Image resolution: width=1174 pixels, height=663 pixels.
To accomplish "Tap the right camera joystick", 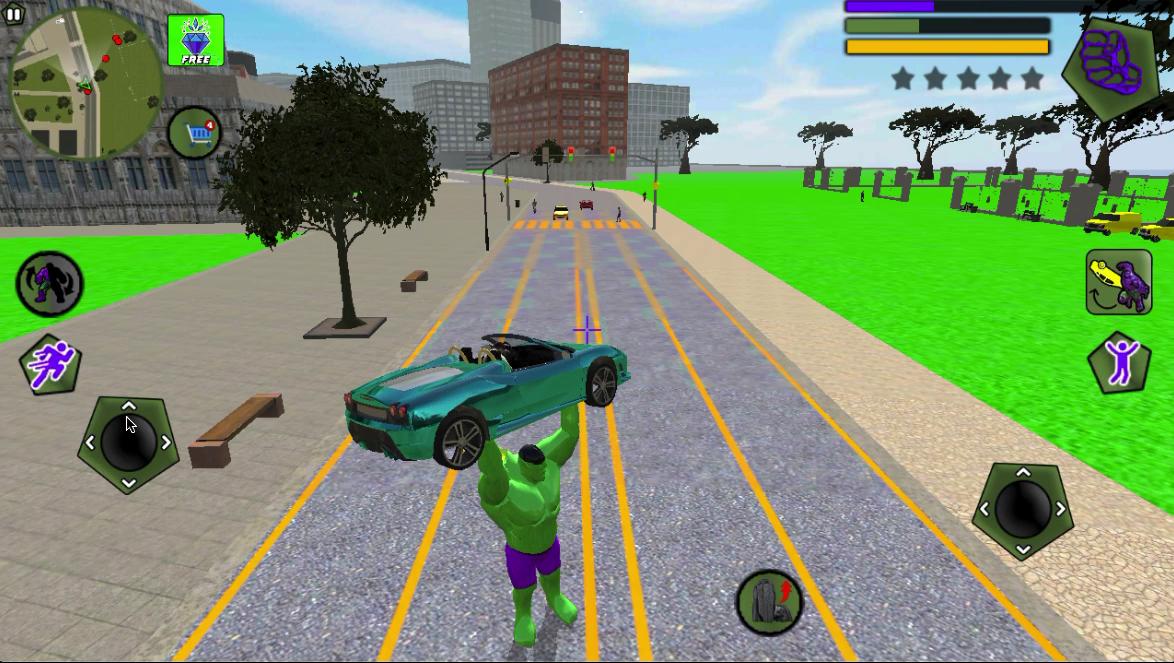I will pyautogui.click(x=1022, y=510).
